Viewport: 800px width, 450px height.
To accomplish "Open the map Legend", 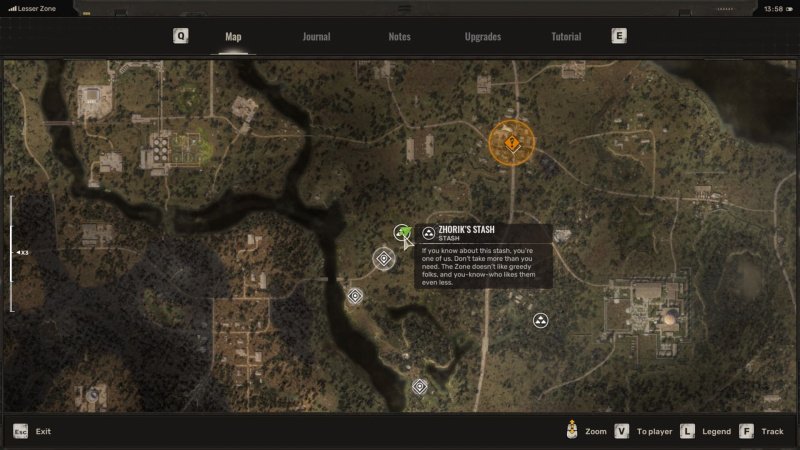I will [x=708, y=431].
